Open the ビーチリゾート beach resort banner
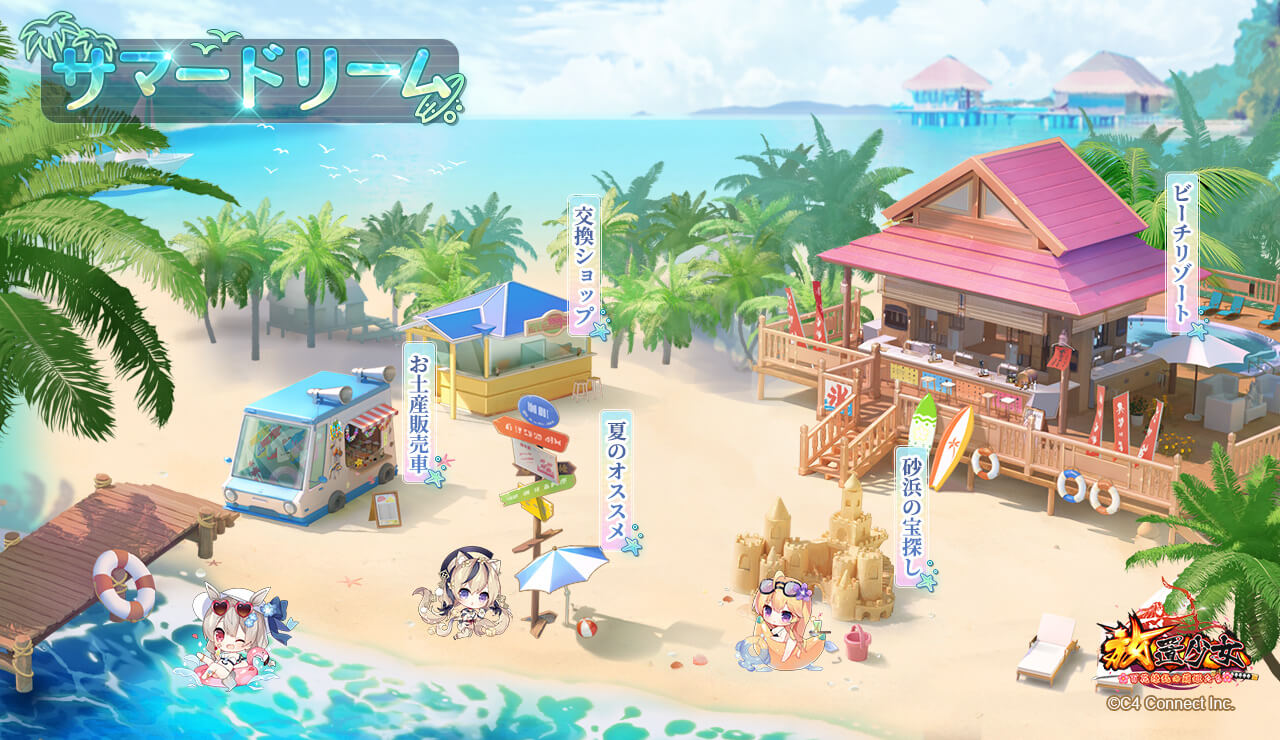Screen dimensions: 1280x740 [x=1183, y=252]
